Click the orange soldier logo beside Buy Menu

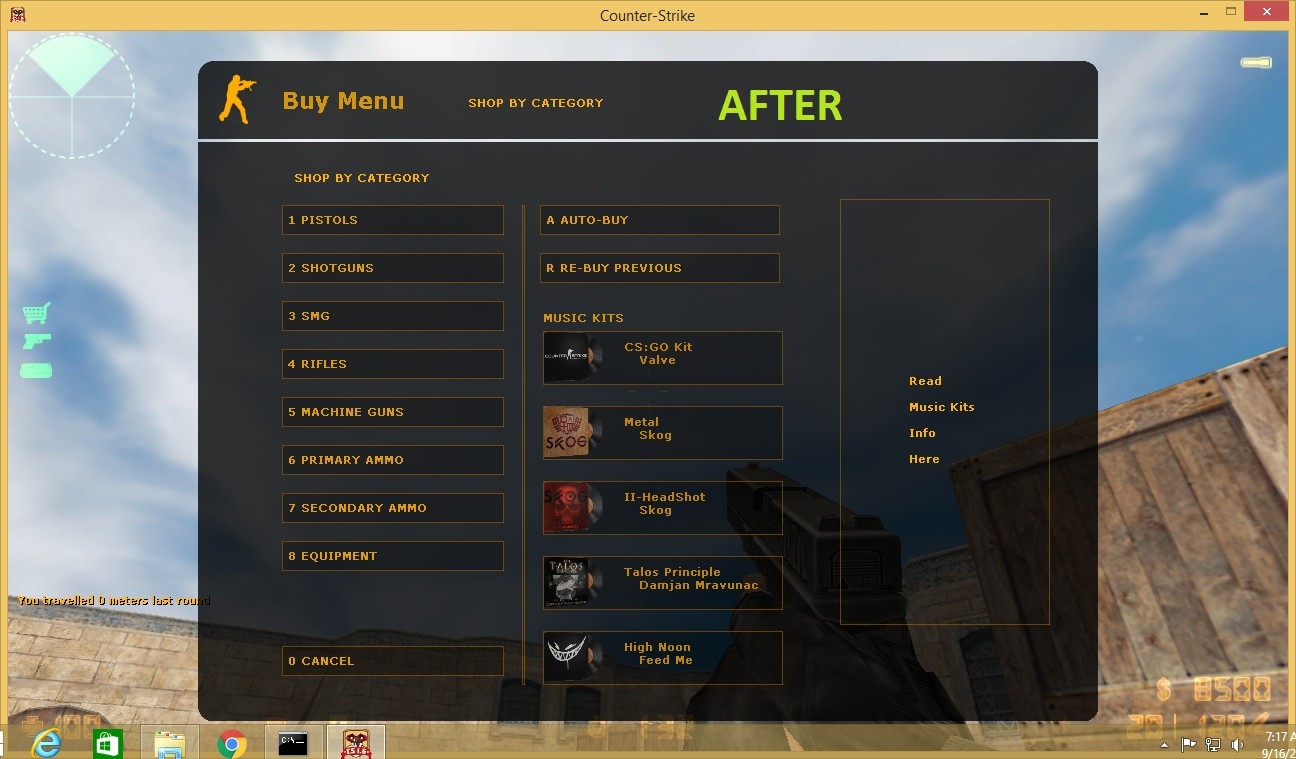pos(237,100)
